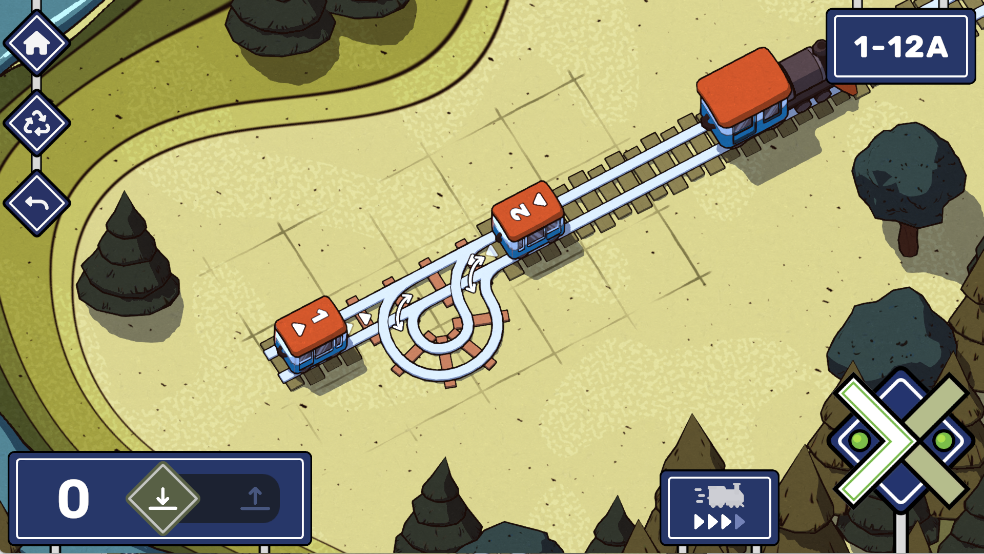Return to the home menu
This screenshot has width=984, height=554.
(37, 43)
